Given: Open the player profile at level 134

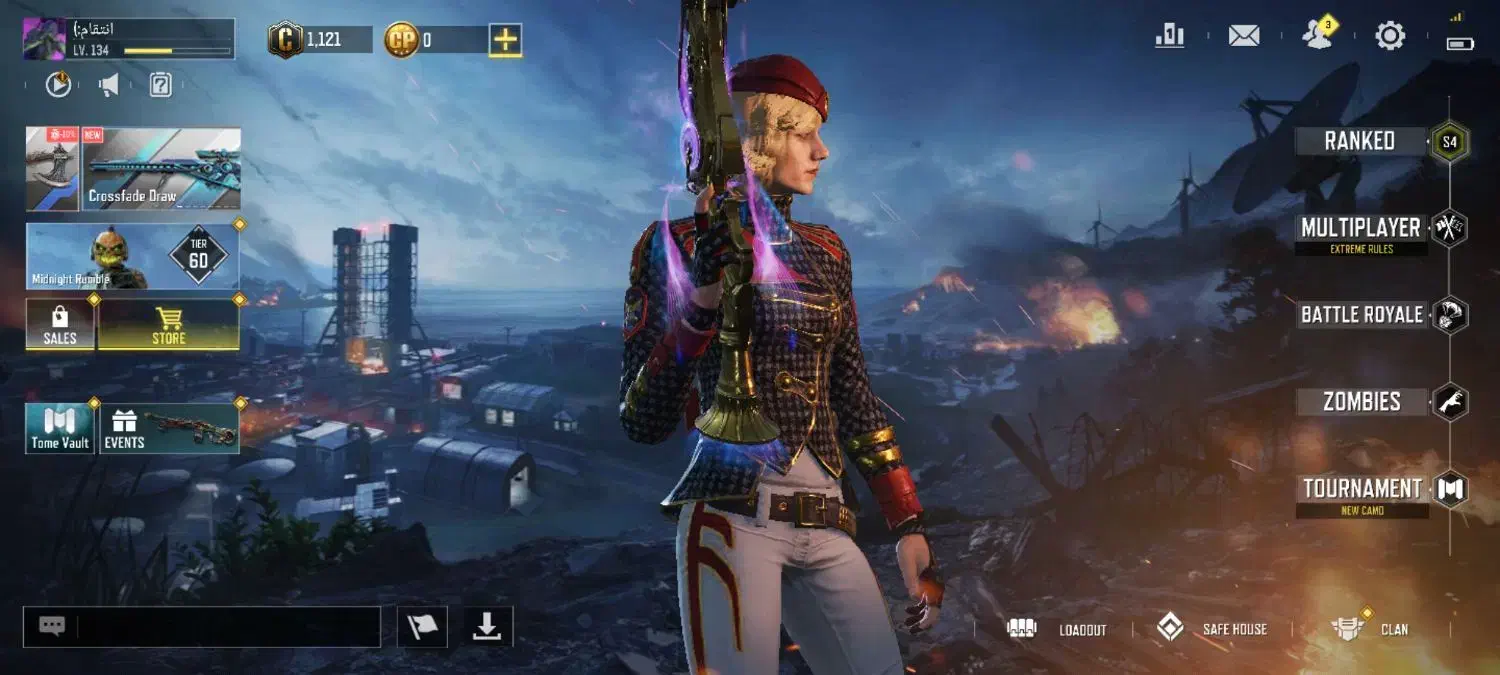Looking at the screenshot, I should click(x=128, y=39).
